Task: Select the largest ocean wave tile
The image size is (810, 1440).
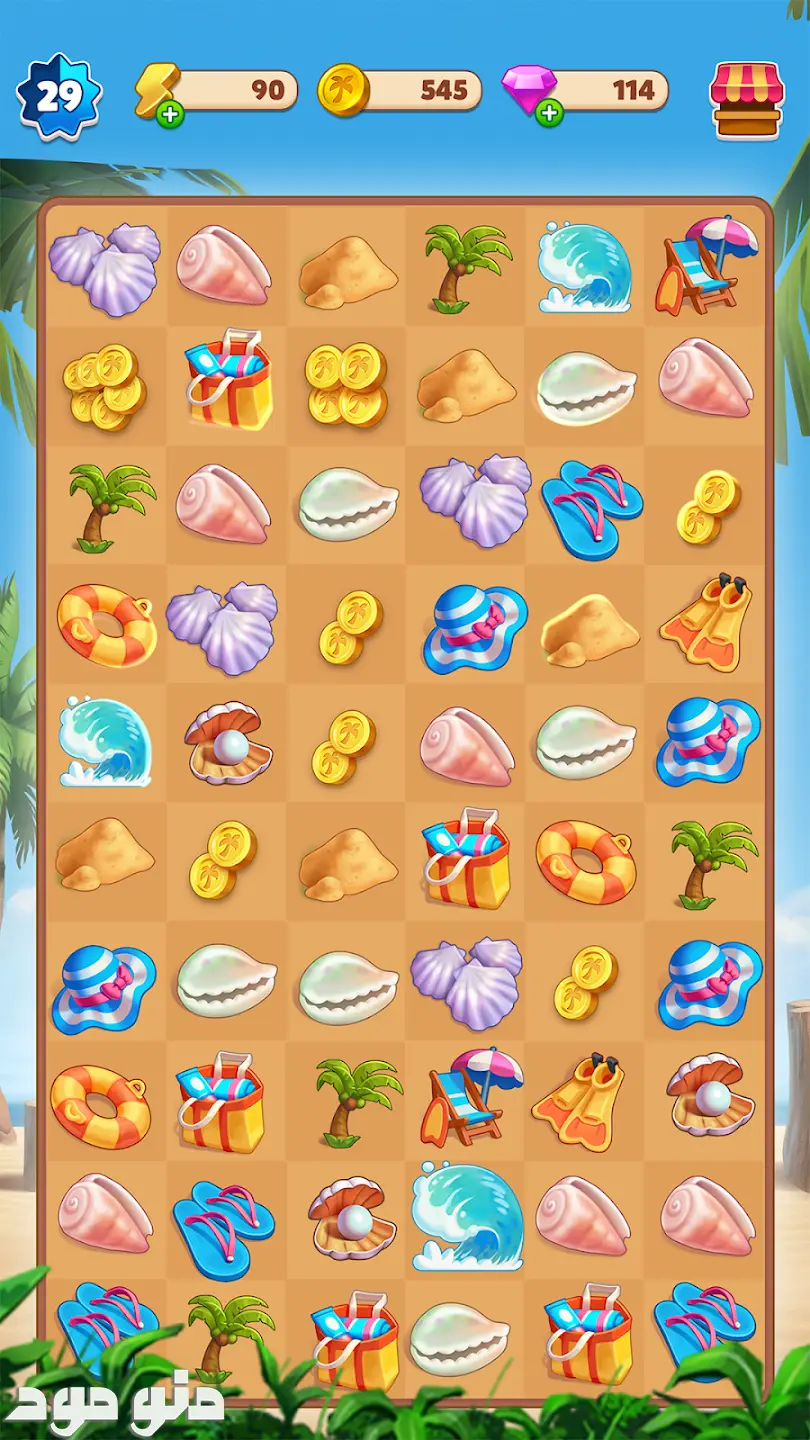Action: pyautogui.click(x=467, y=1217)
